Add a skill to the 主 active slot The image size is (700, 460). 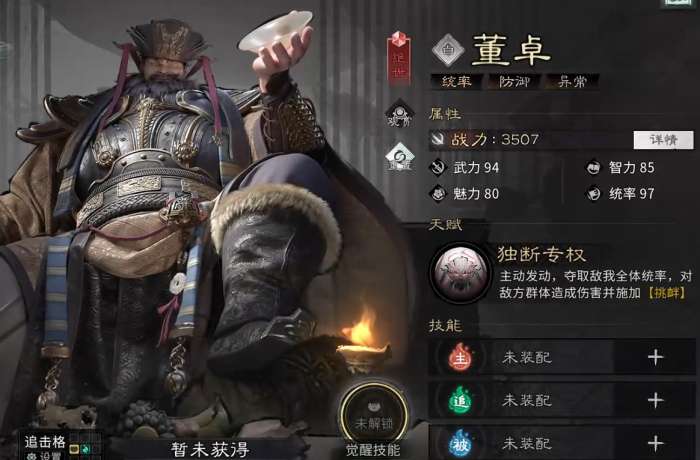point(655,357)
